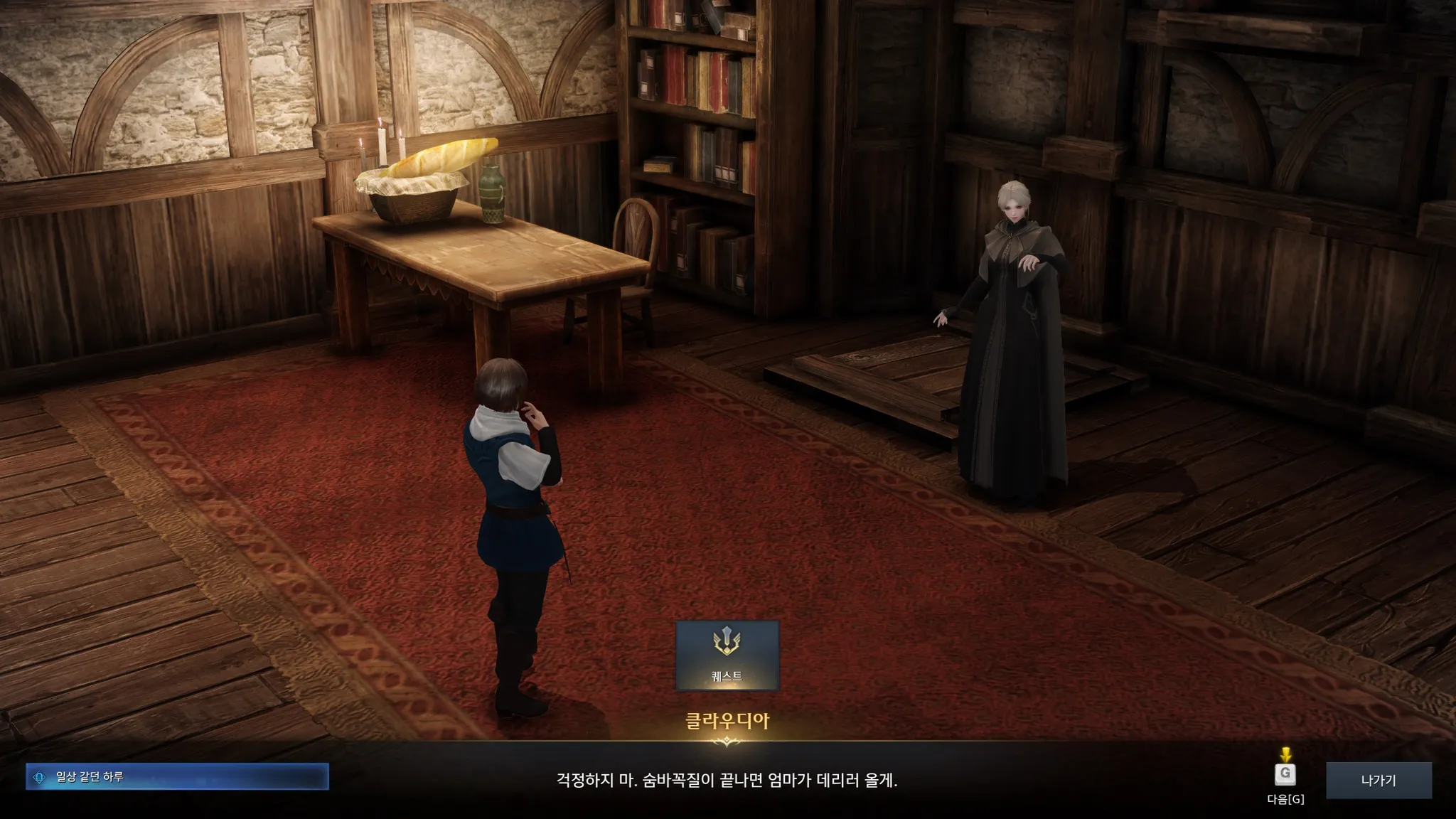Open the 퀘스트 quest dialogue option

[x=727, y=655]
